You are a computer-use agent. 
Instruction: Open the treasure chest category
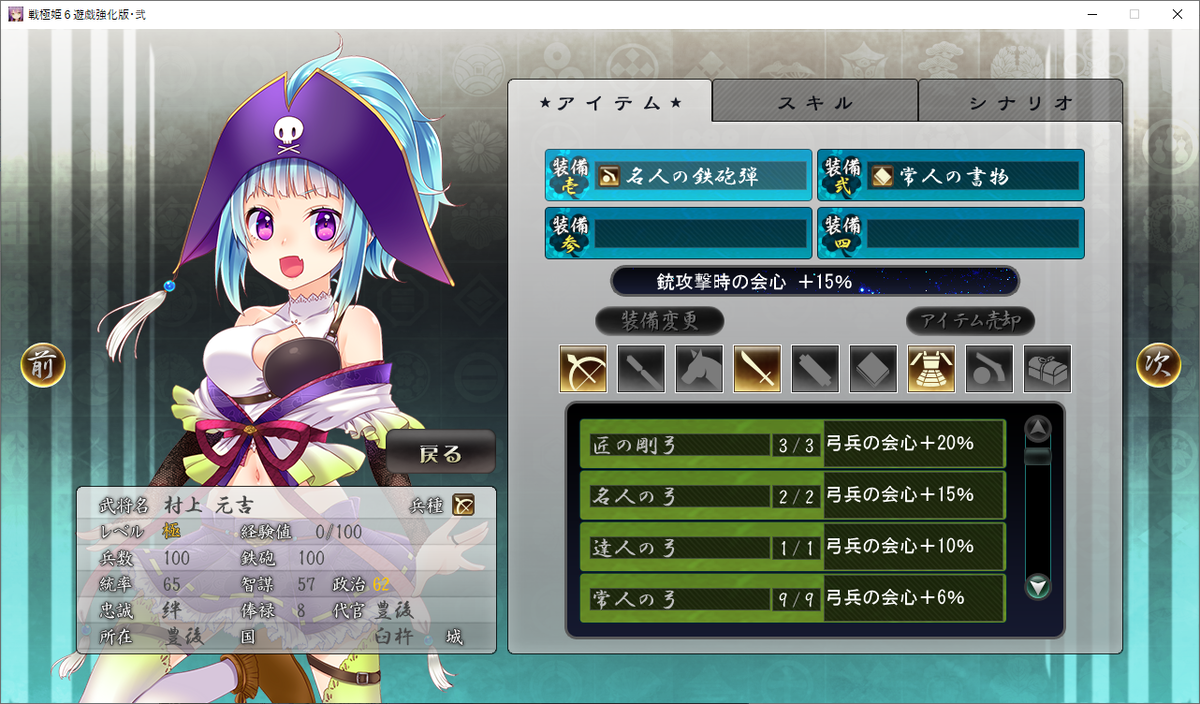[1047, 369]
